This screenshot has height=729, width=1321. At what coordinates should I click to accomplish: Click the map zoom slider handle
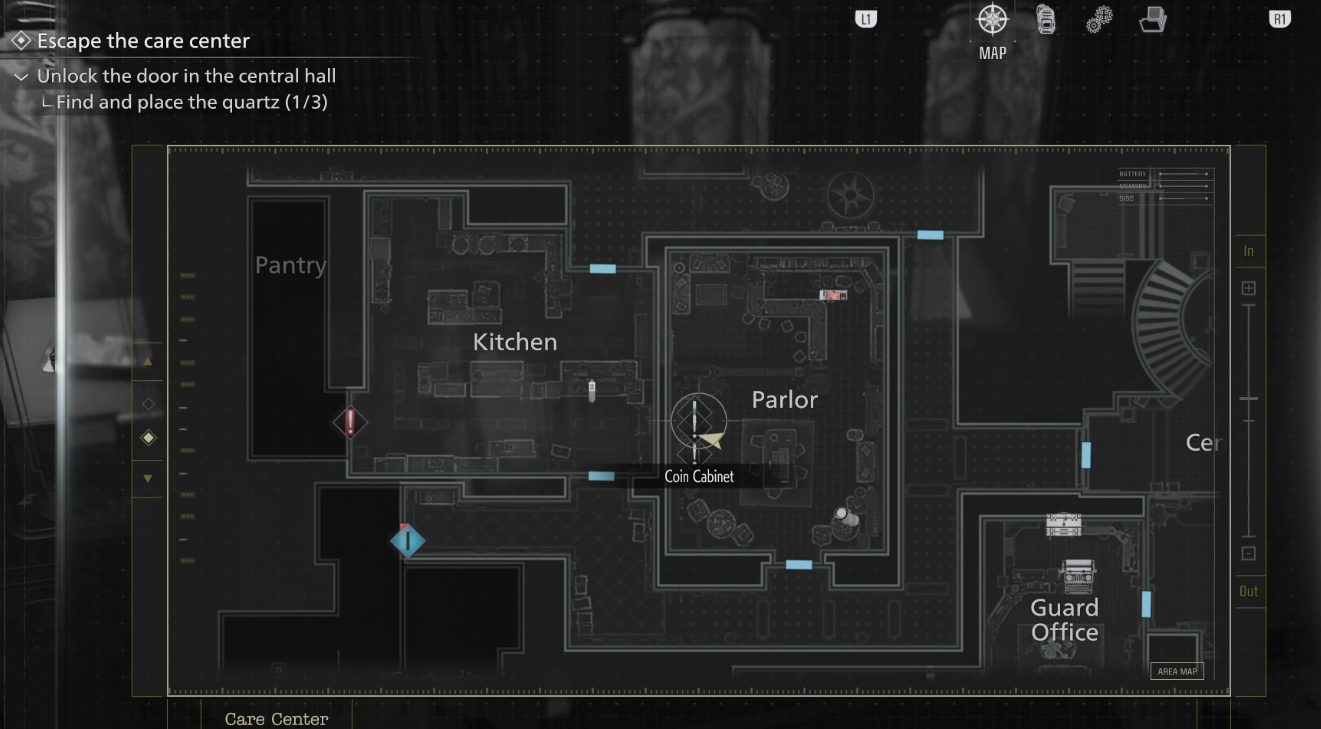[1249, 399]
